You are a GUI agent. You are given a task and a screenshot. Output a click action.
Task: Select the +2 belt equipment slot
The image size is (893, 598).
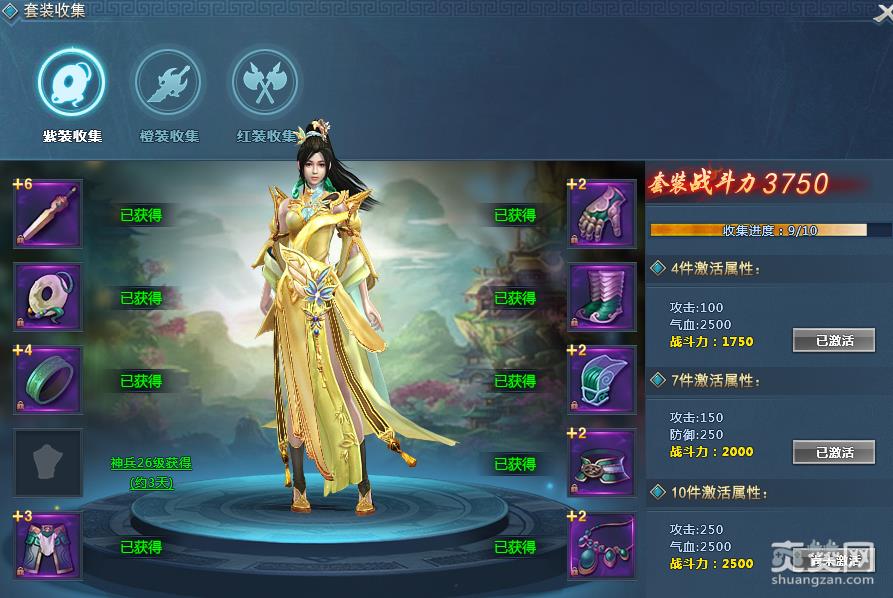pyautogui.click(x=602, y=463)
